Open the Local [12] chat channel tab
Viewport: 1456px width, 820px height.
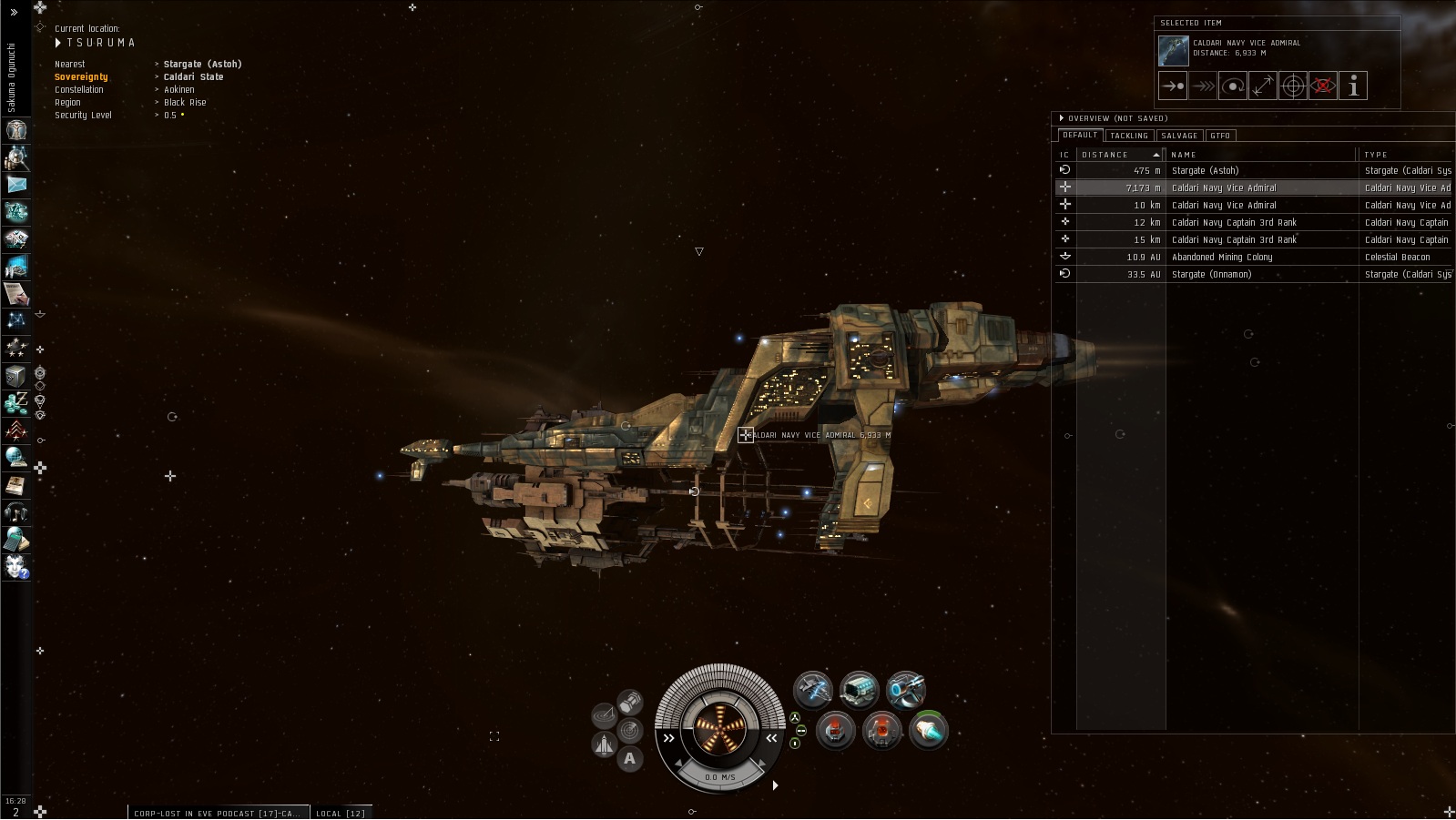341,813
